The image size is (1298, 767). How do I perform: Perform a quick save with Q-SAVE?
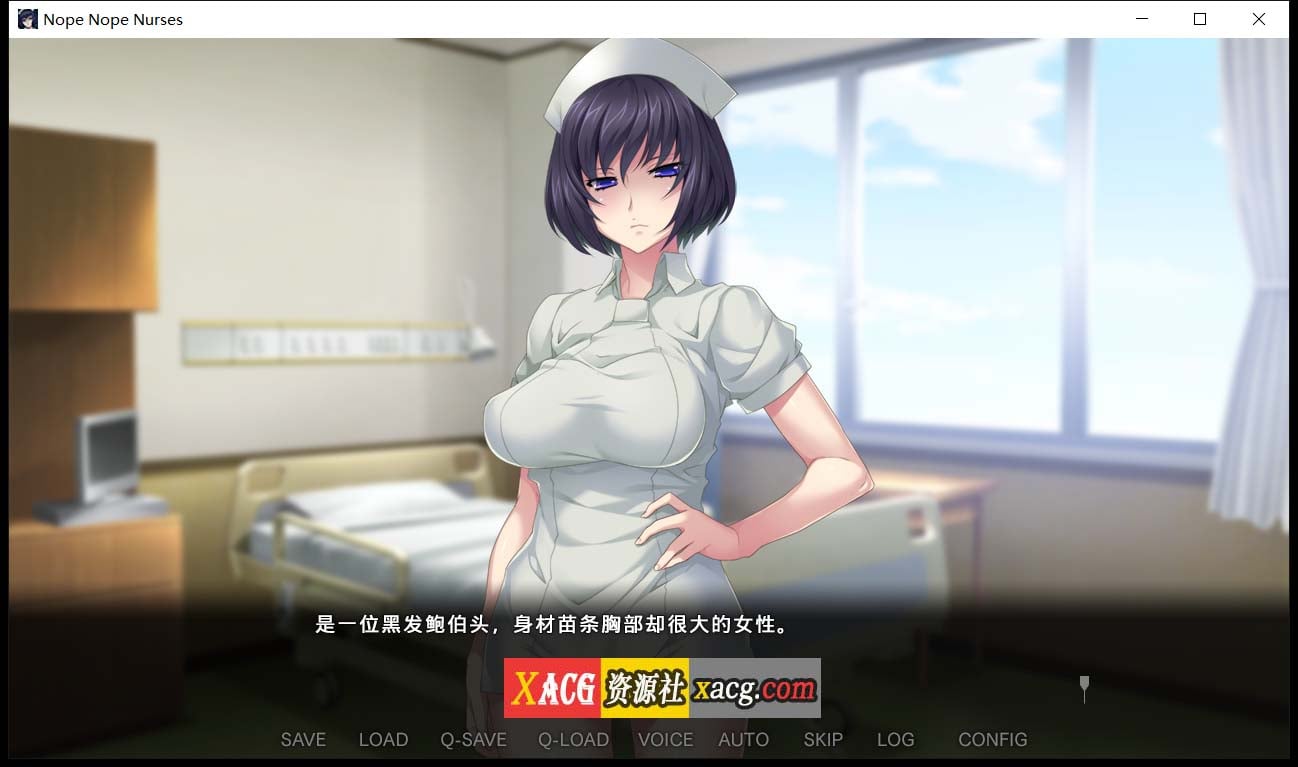[x=473, y=739]
